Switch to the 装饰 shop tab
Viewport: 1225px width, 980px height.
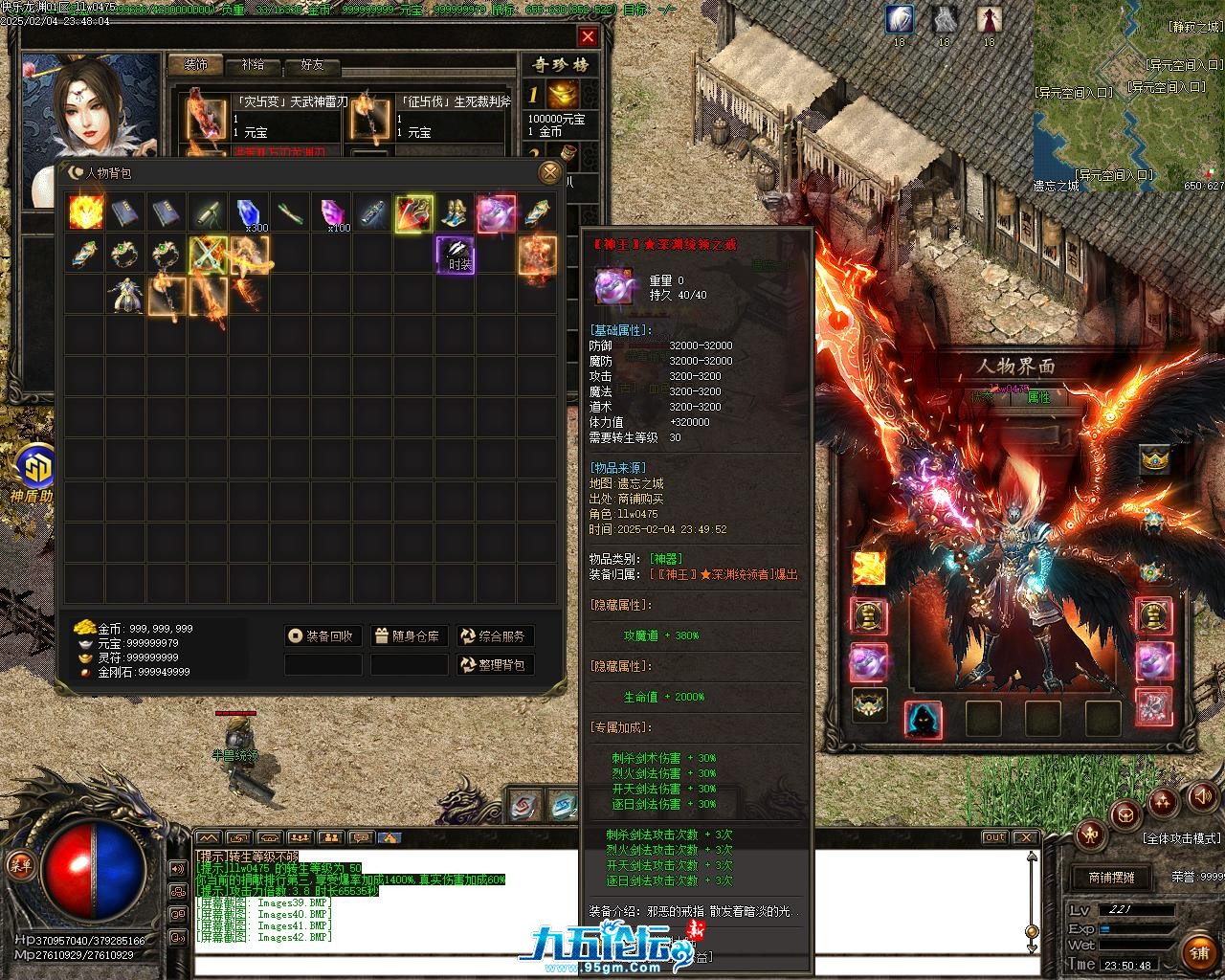tap(196, 65)
